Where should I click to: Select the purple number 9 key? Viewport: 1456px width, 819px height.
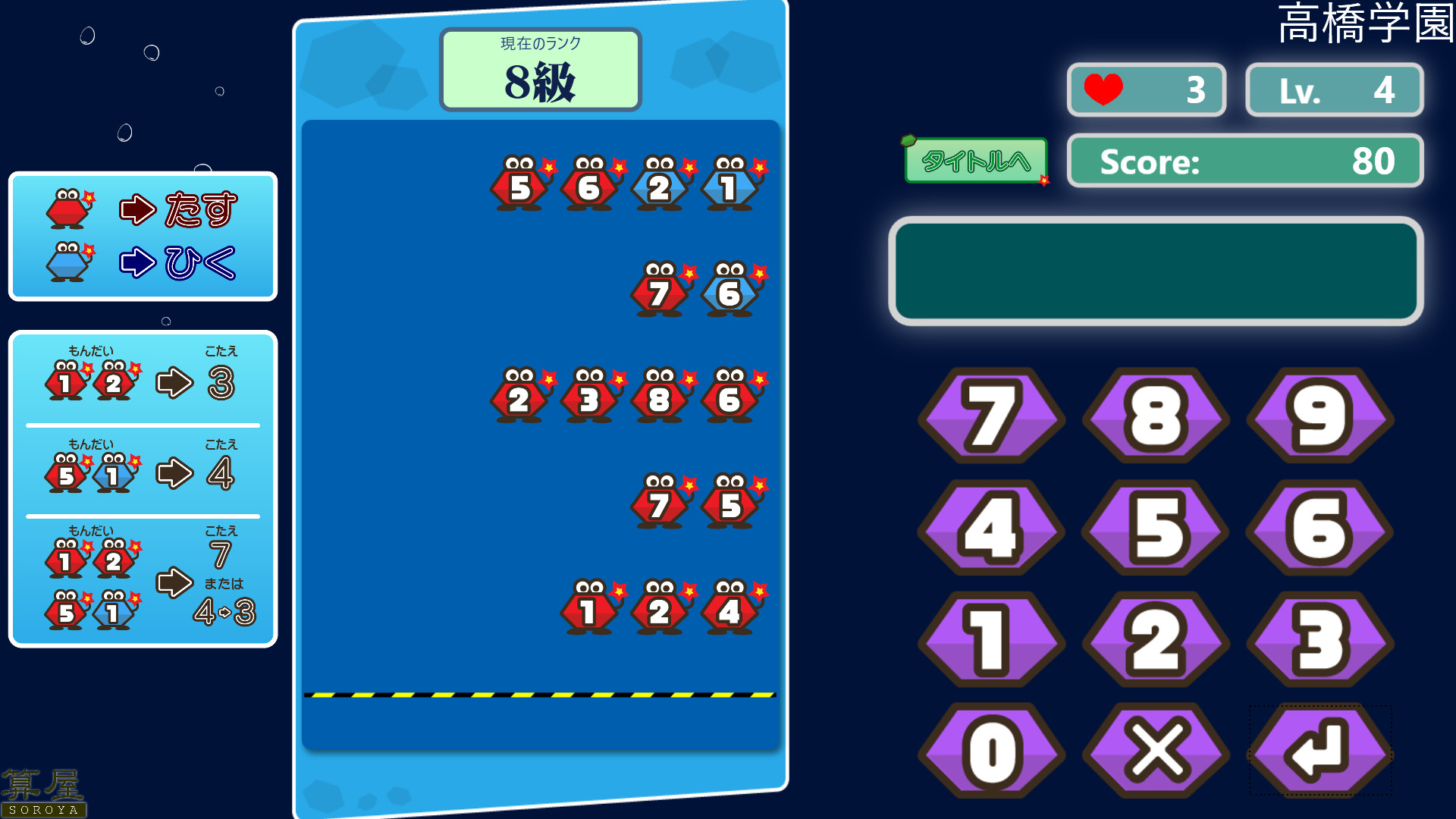click(1319, 416)
